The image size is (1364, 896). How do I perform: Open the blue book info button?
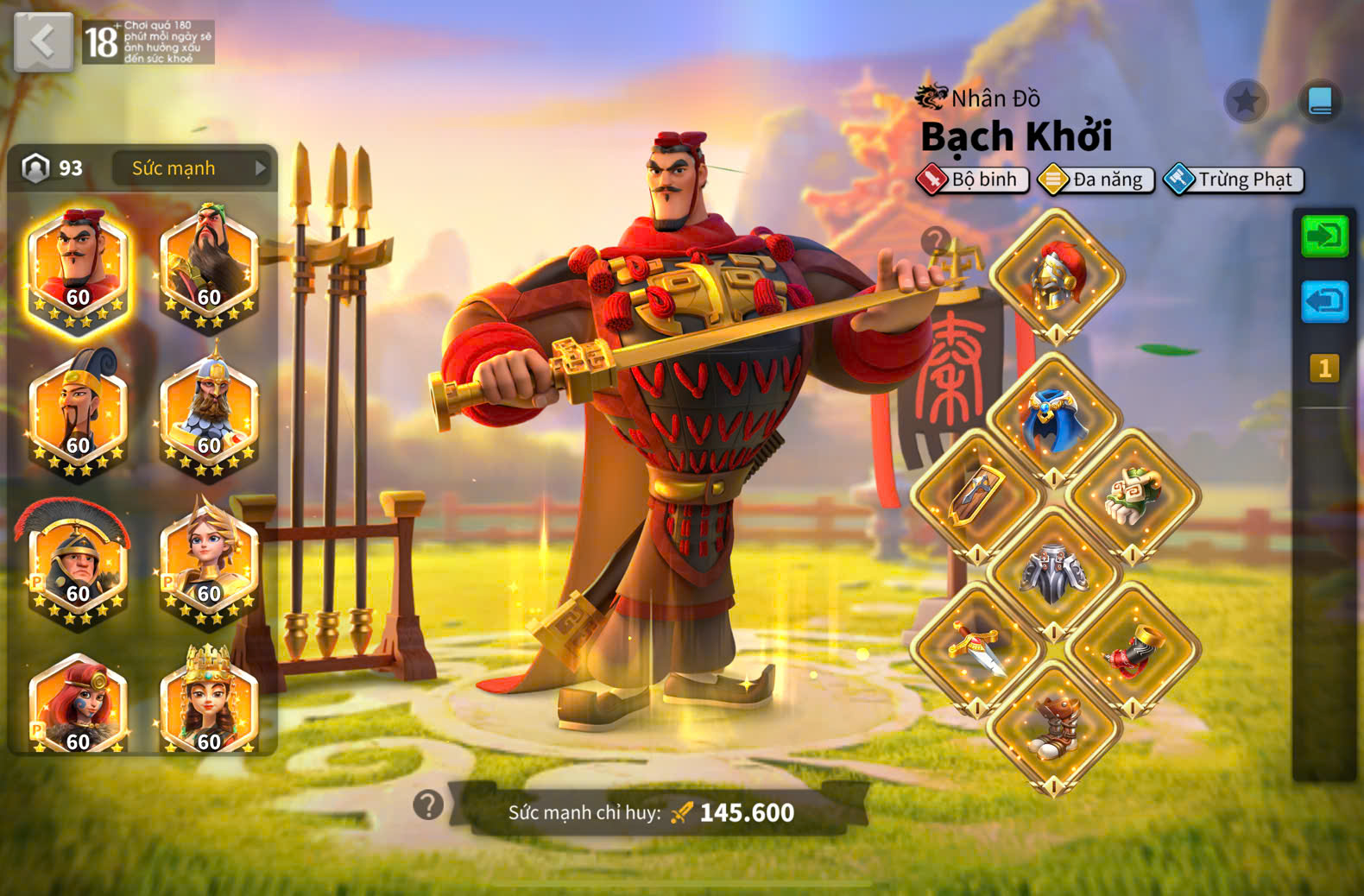point(1320,102)
